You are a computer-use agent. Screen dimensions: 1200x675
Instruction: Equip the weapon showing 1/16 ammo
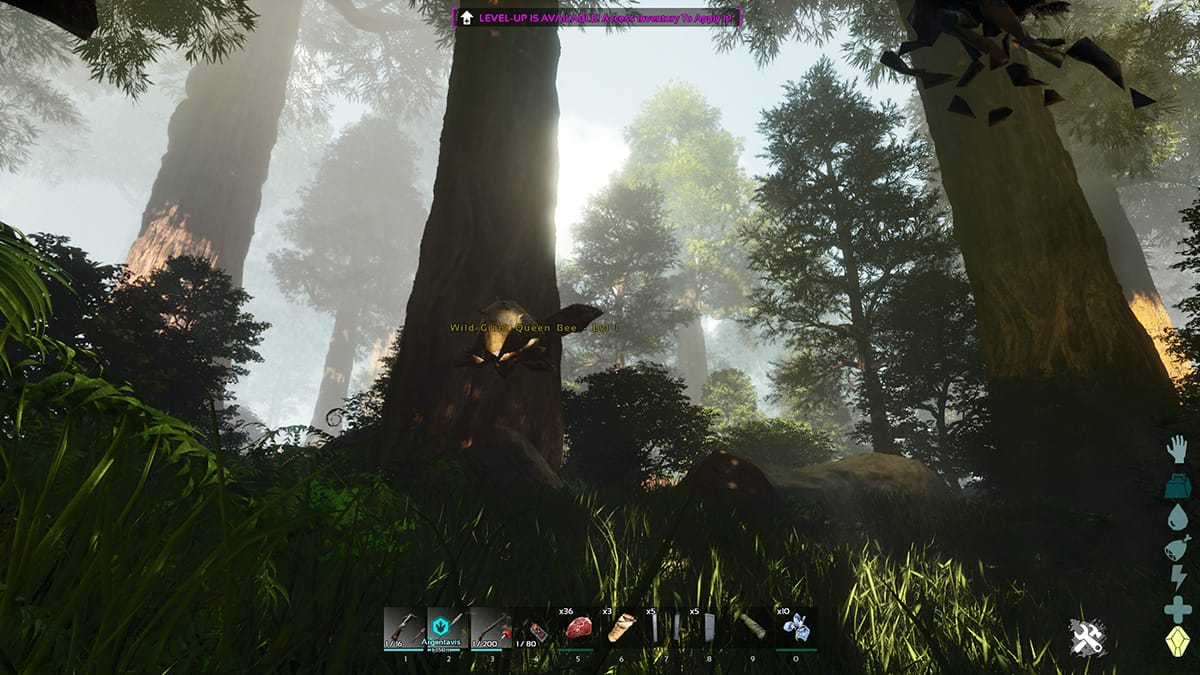click(404, 628)
